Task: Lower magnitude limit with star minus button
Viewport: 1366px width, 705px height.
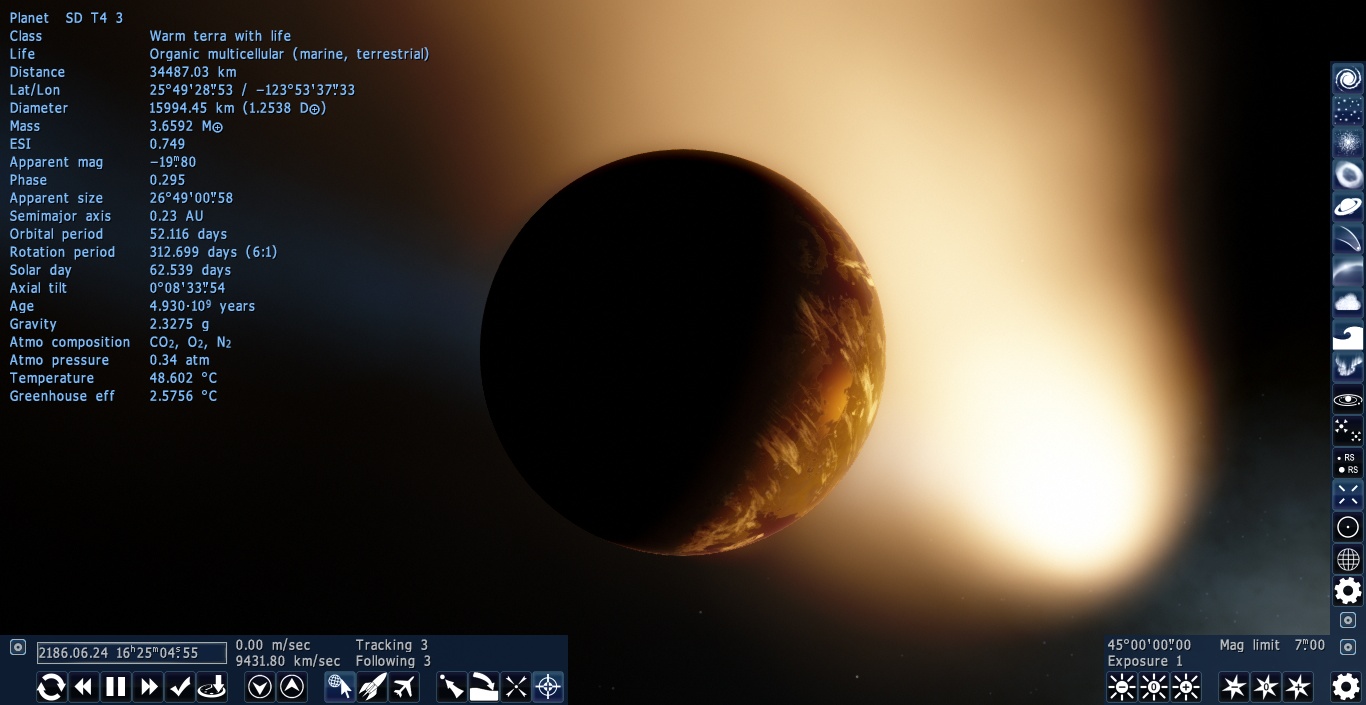Action: (1234, 687)
